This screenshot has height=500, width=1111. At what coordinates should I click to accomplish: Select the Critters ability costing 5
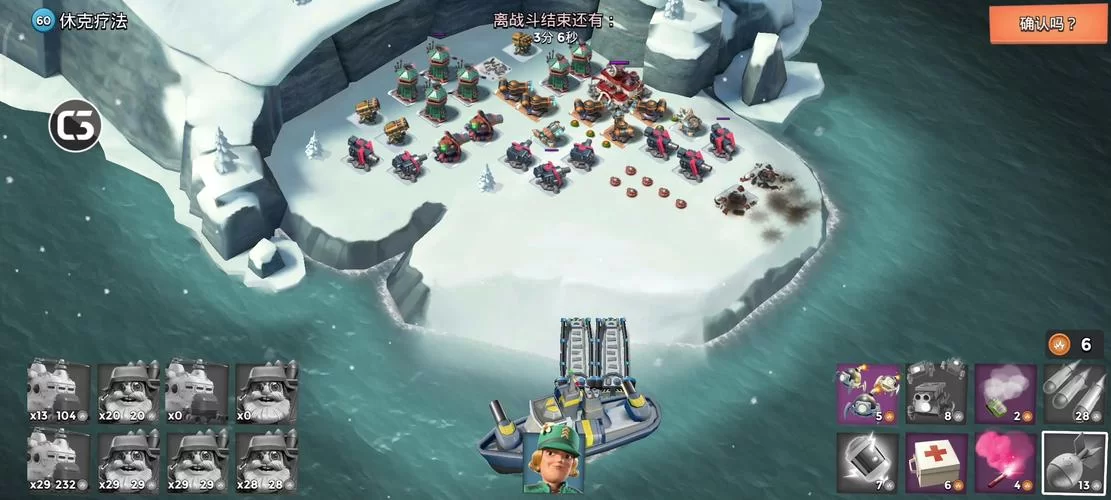(867, 393)
